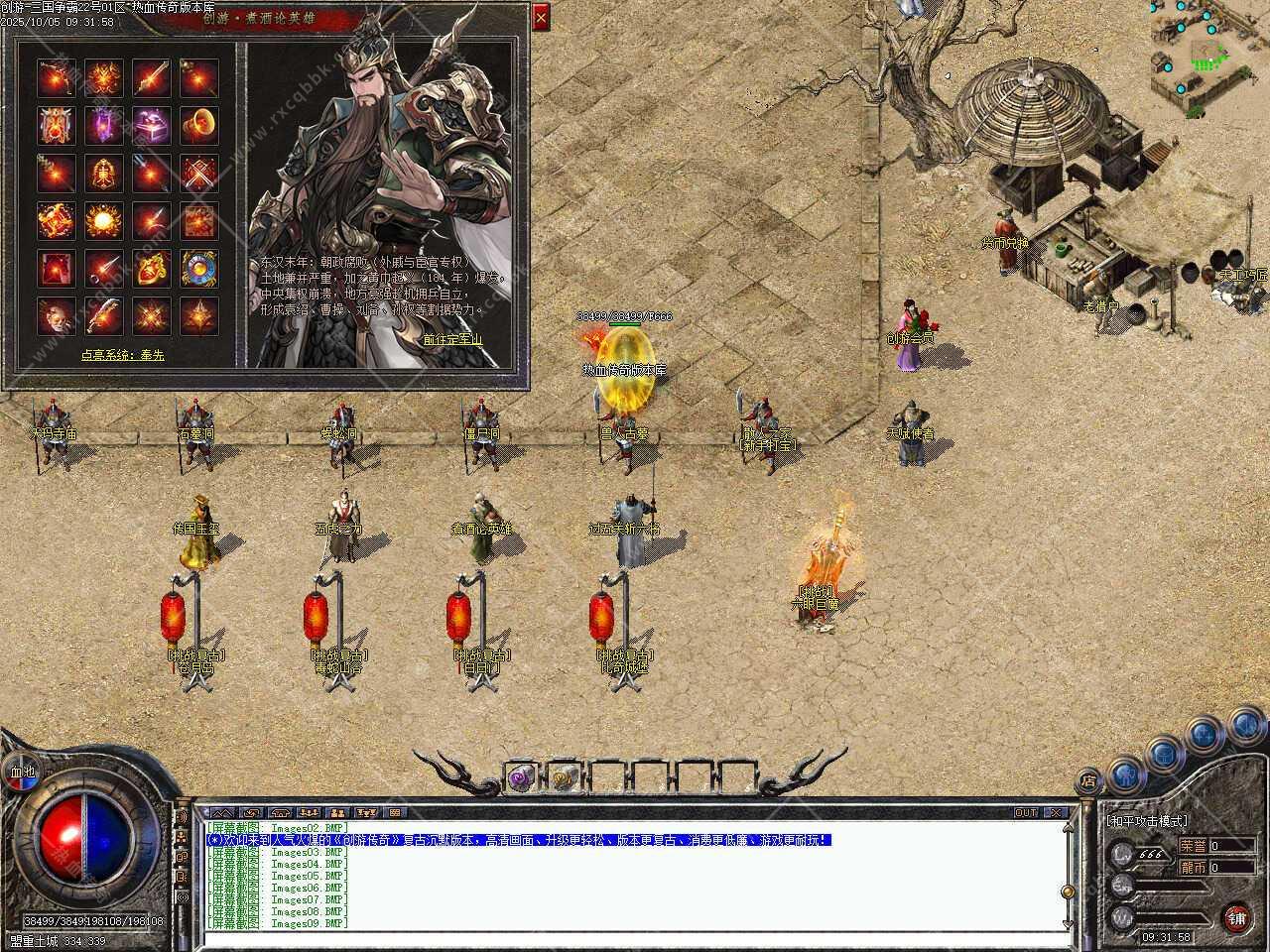
Task: Select the purple treasure chest icon
Action: click(152, 126)
